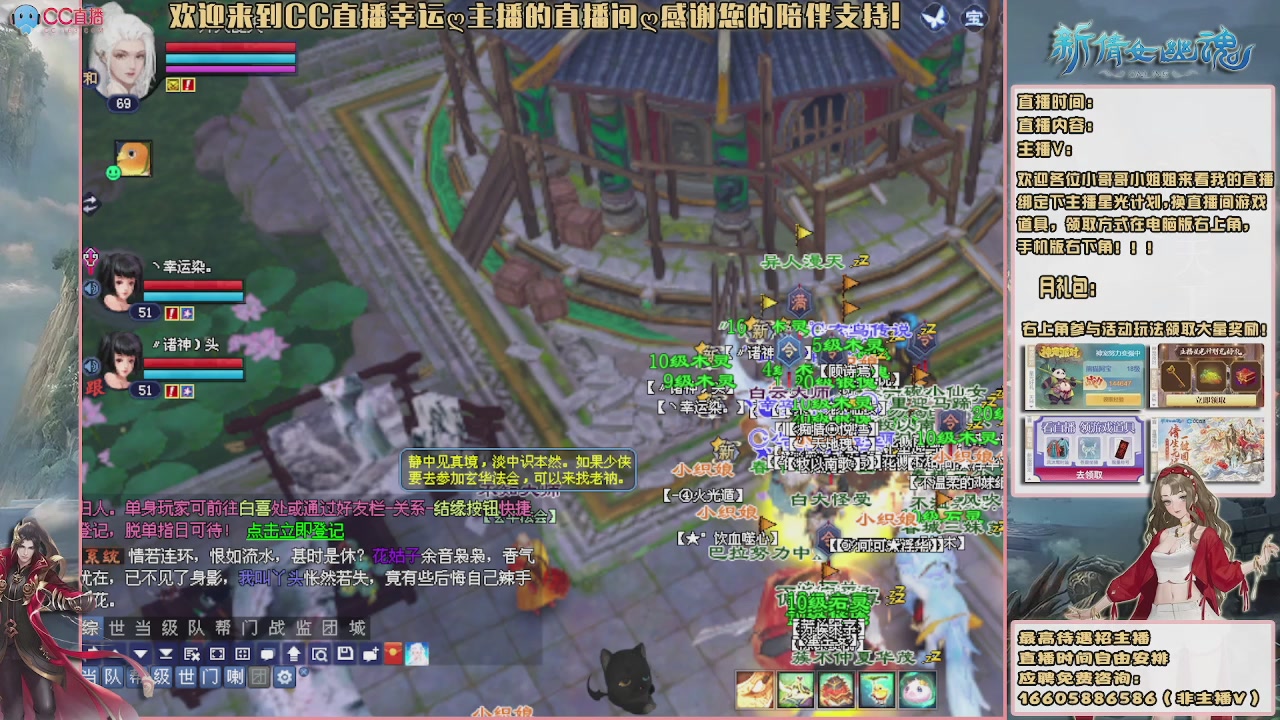Screen dimensions: 1280x720
Task: Switch to the 综 chat tab
Action: click(88, 628)
